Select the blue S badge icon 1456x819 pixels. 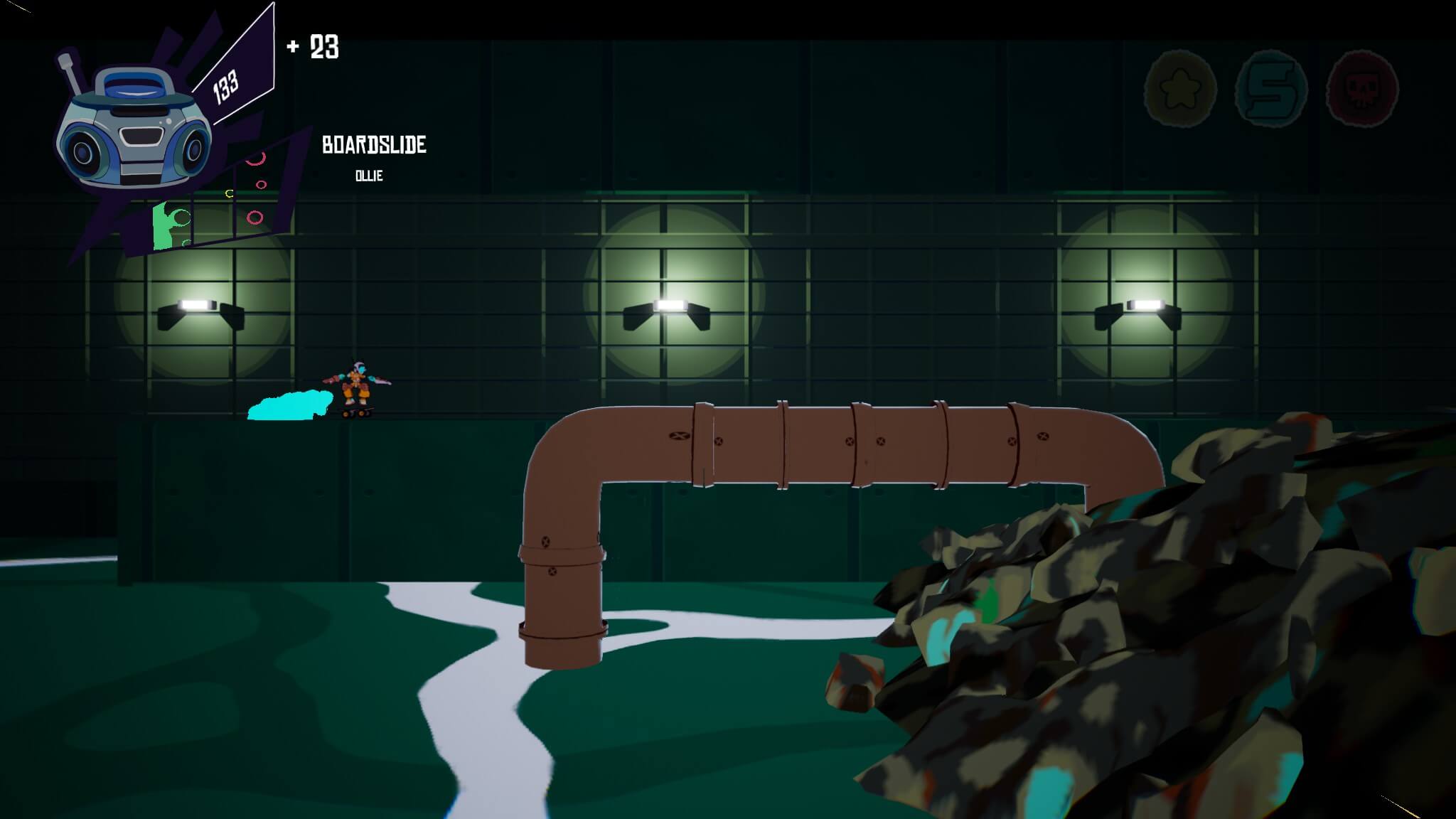(x=1272, y=89)
